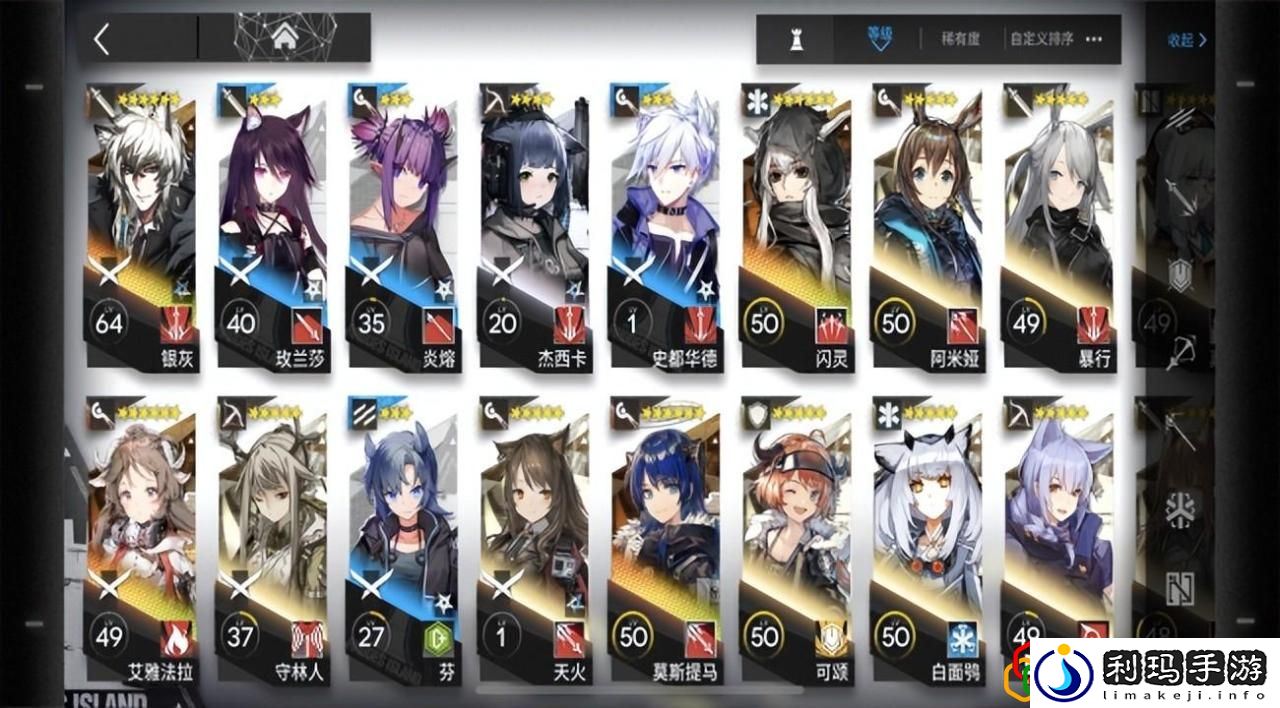Go back with the left arrow button
This screenshot has height=708, width=1280.
[x=101, y=39]
